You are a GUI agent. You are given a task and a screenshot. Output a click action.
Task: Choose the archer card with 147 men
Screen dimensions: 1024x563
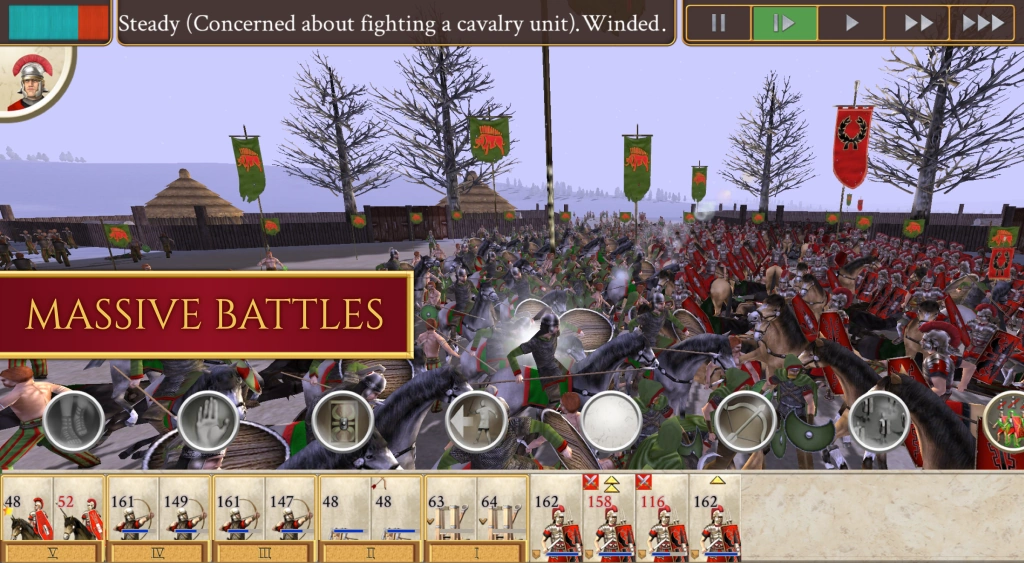tap(291, 512)
